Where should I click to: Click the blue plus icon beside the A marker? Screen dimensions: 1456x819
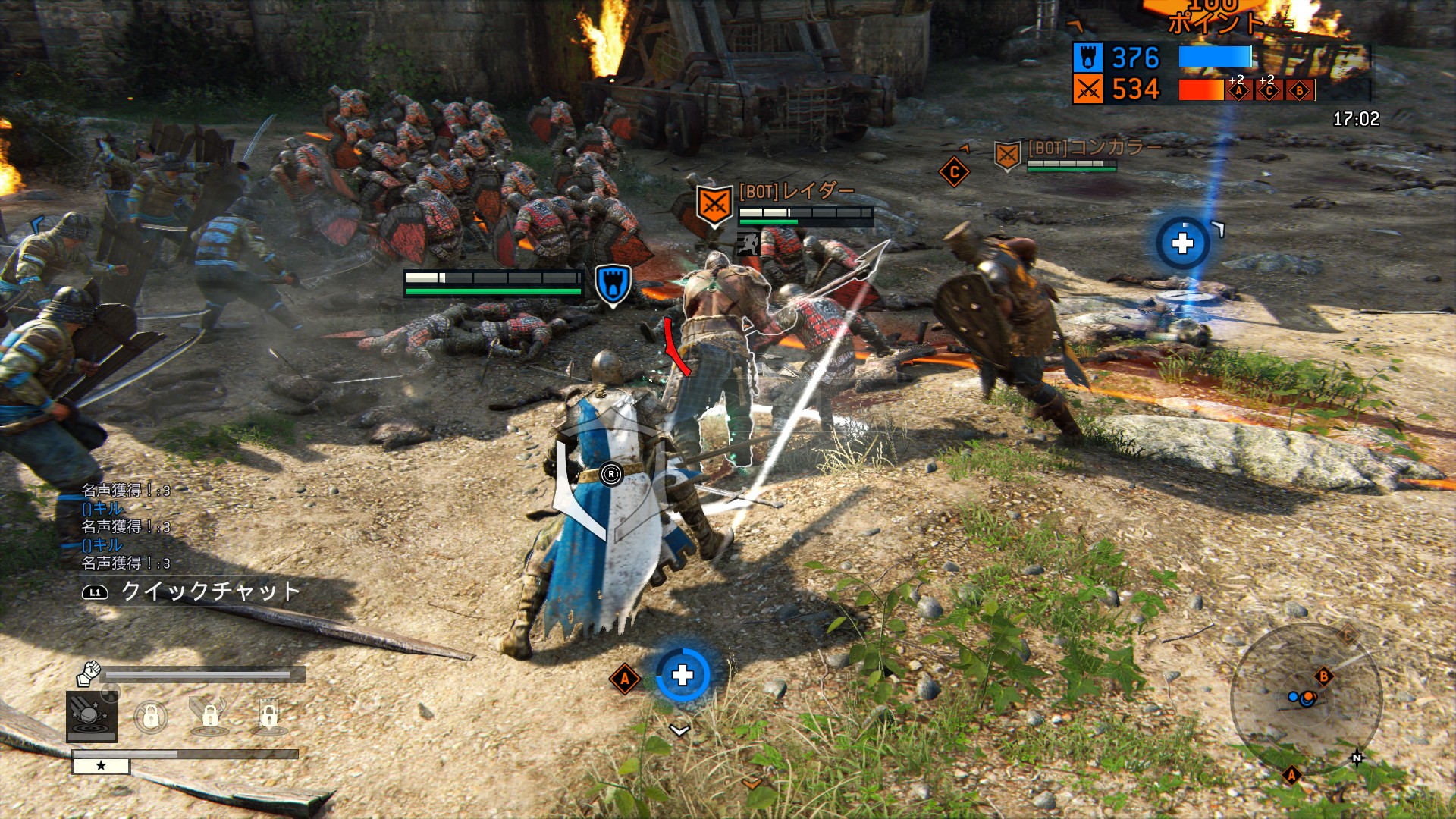click(682, 675)
